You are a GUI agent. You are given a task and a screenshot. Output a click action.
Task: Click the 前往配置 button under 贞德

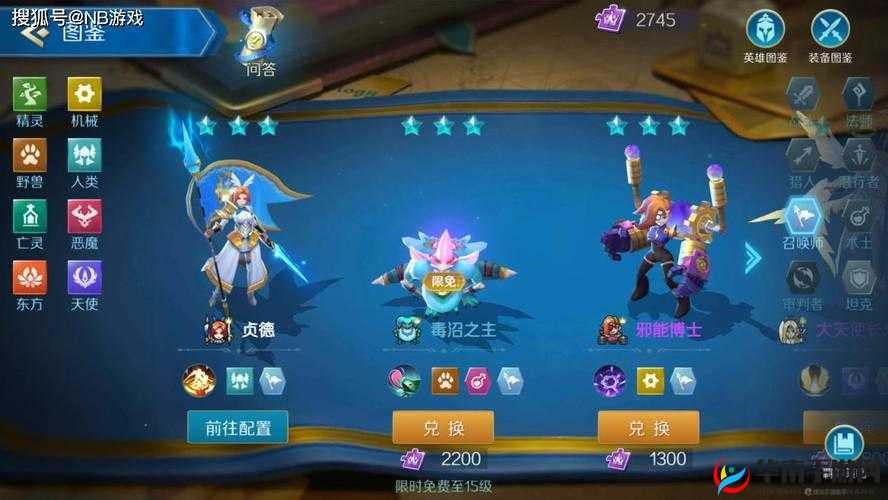(238, 428)
